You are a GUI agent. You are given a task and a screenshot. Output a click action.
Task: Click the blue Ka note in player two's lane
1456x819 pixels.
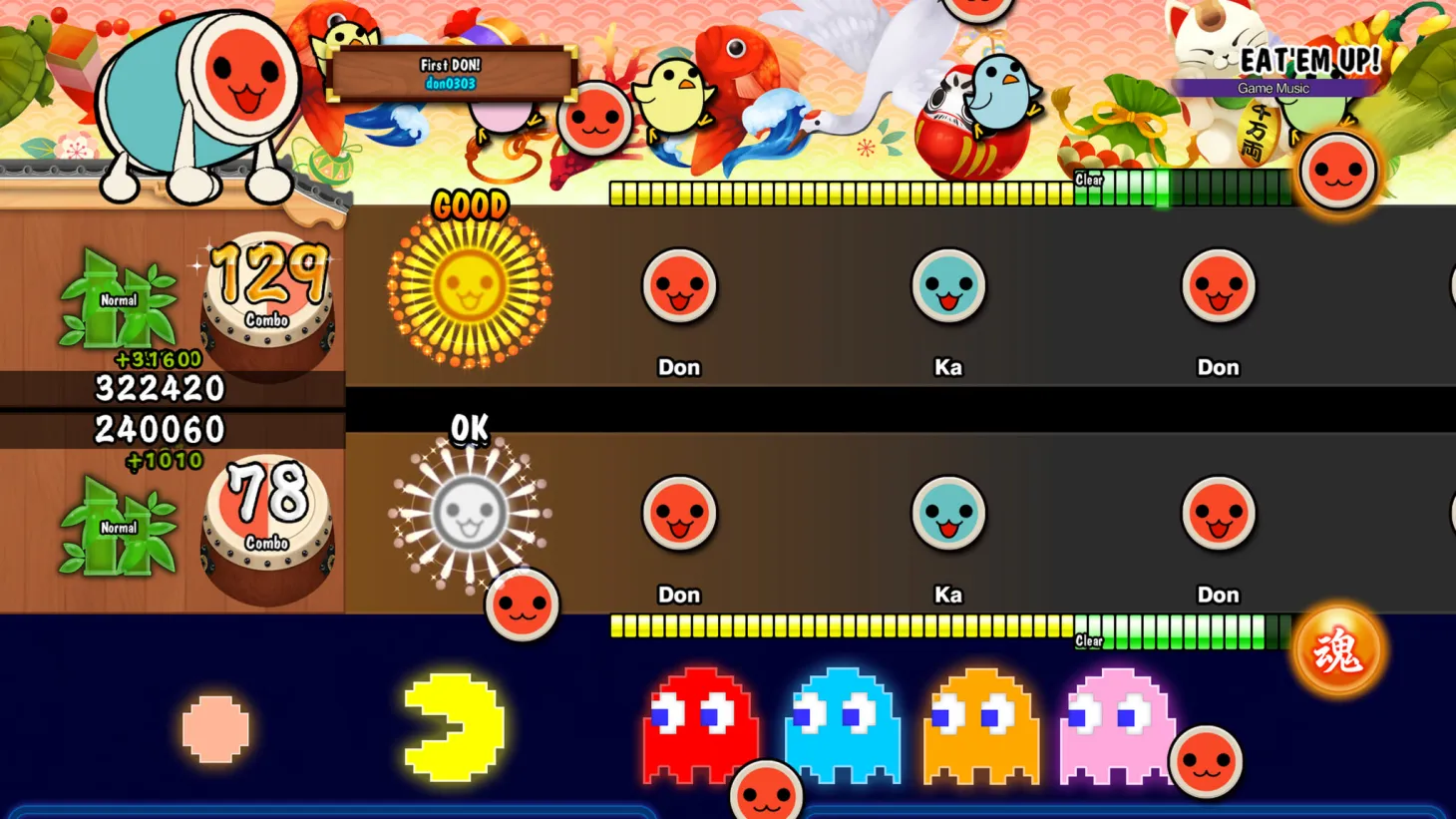tap(949, 513)
